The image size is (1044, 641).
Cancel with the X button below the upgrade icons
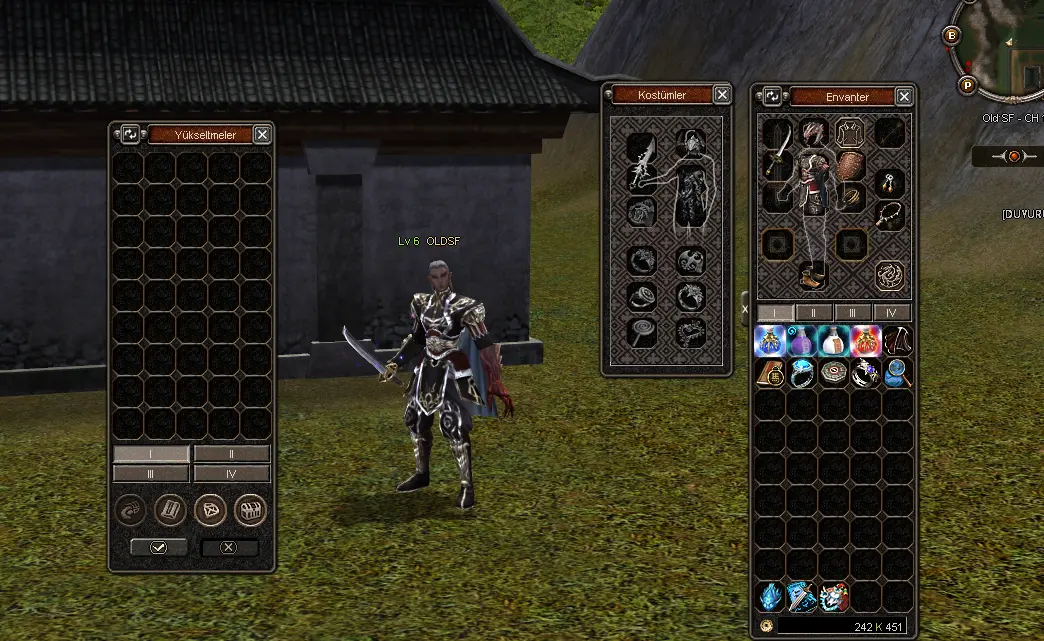[x=229, y=548]
